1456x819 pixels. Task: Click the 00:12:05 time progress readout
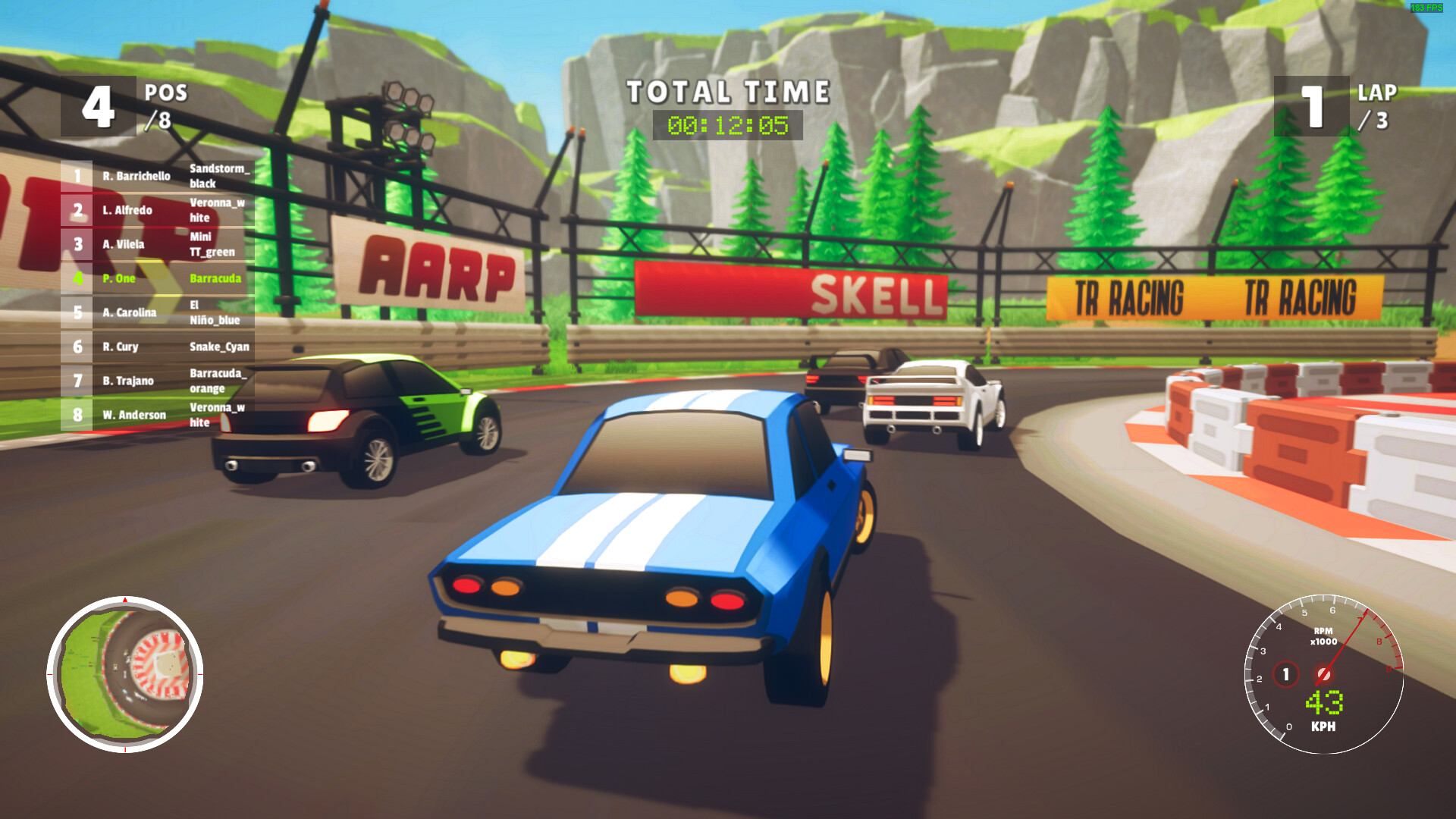(729, 126)
